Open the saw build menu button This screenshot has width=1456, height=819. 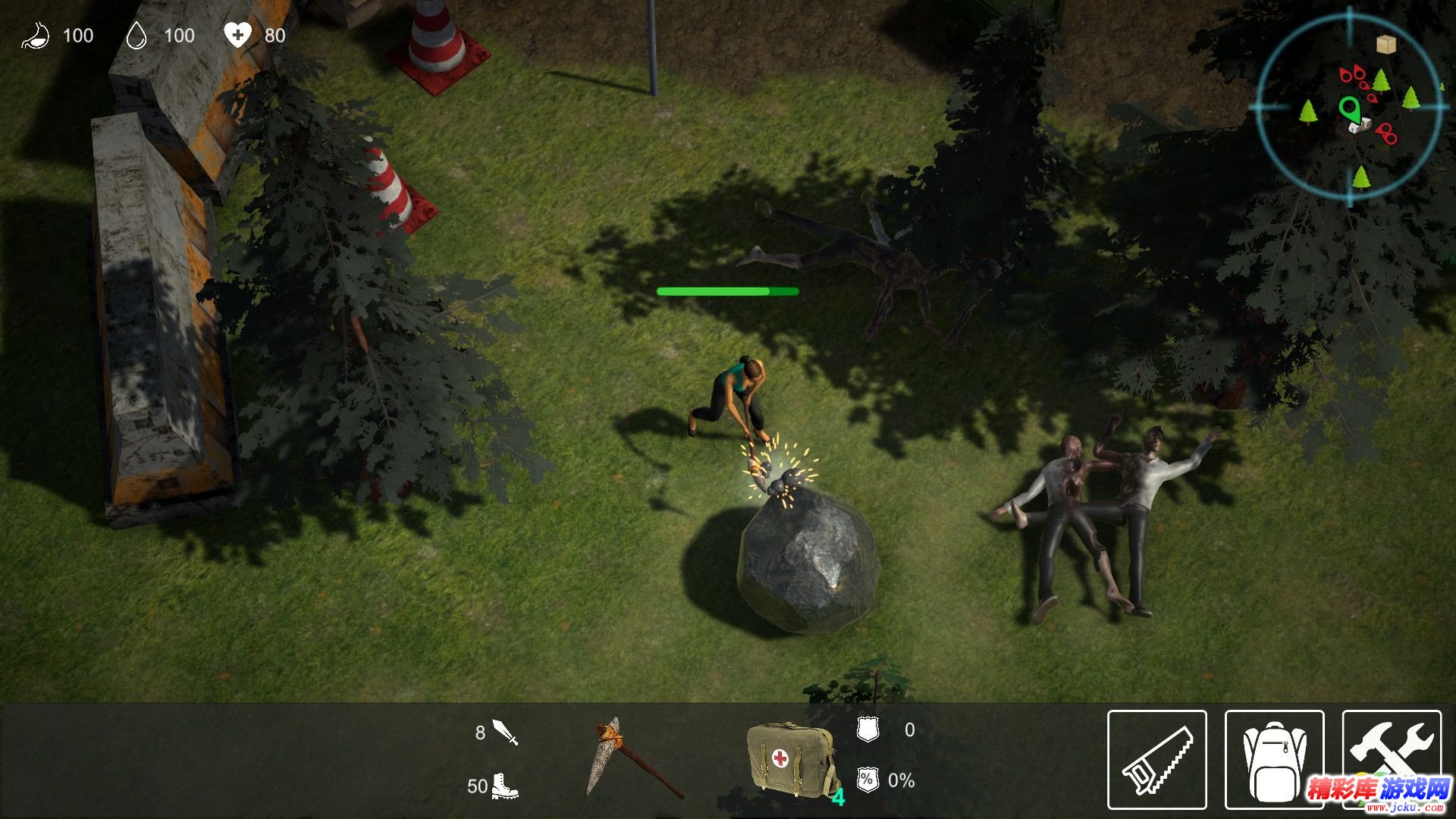click(x=1156, y=759)
